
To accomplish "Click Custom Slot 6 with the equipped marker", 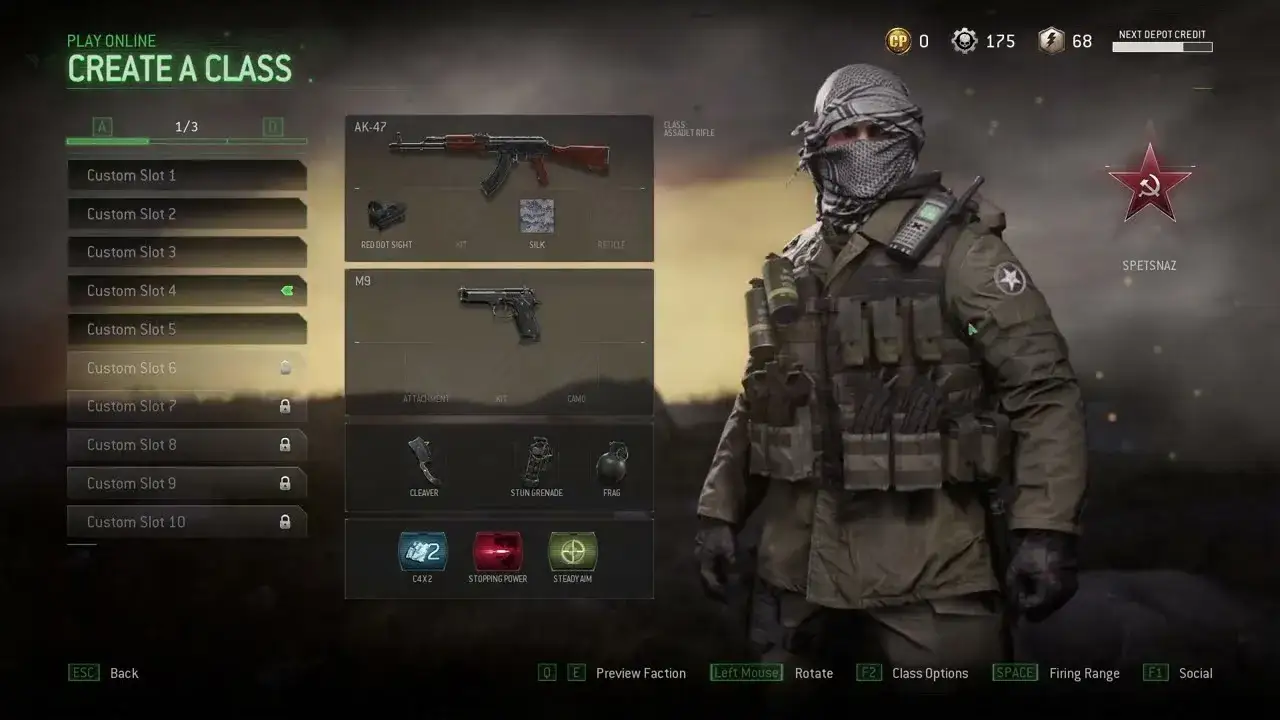I will (186, 368).
